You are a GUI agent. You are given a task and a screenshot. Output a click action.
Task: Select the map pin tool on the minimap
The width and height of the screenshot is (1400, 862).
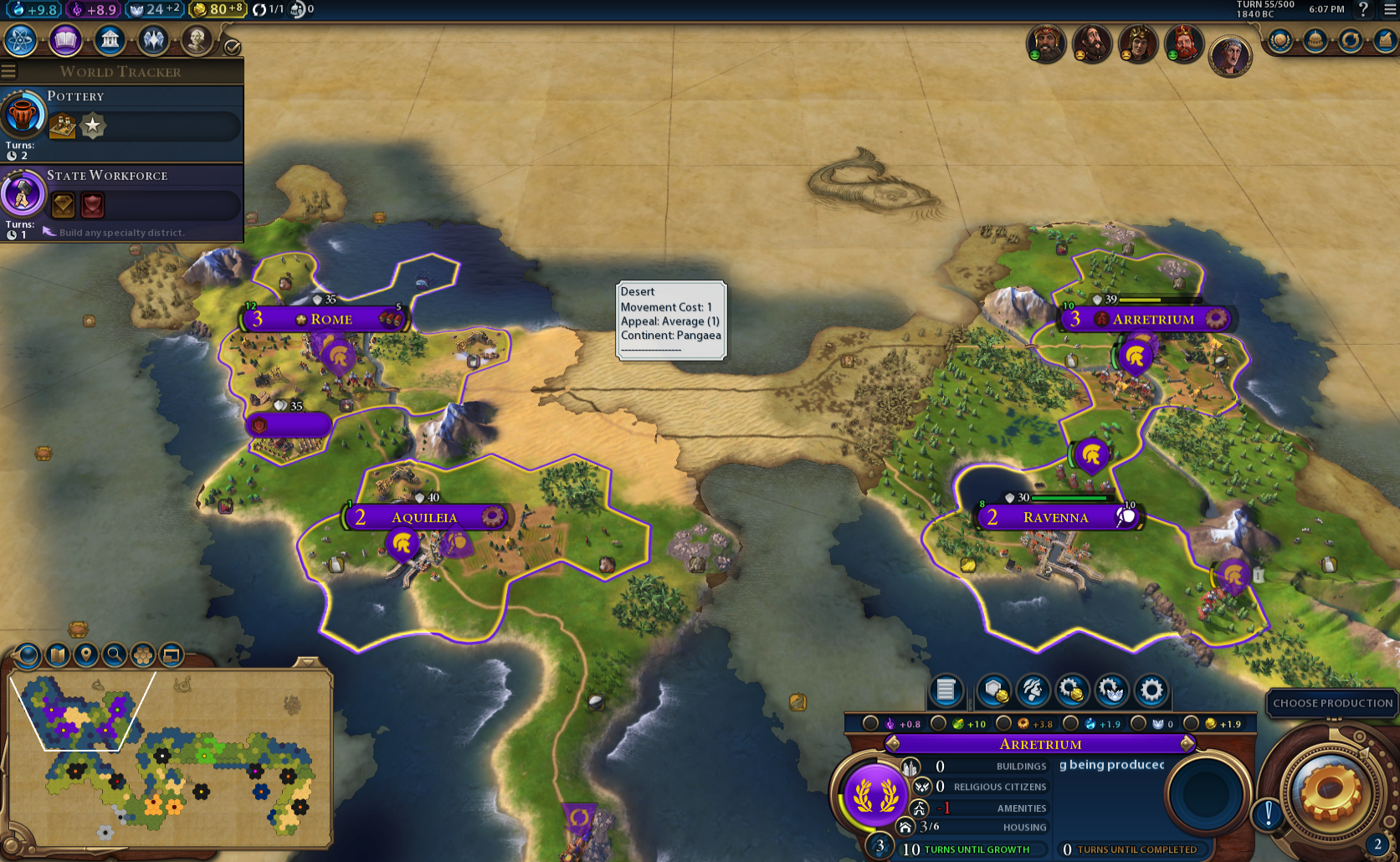tap(86, 655)
